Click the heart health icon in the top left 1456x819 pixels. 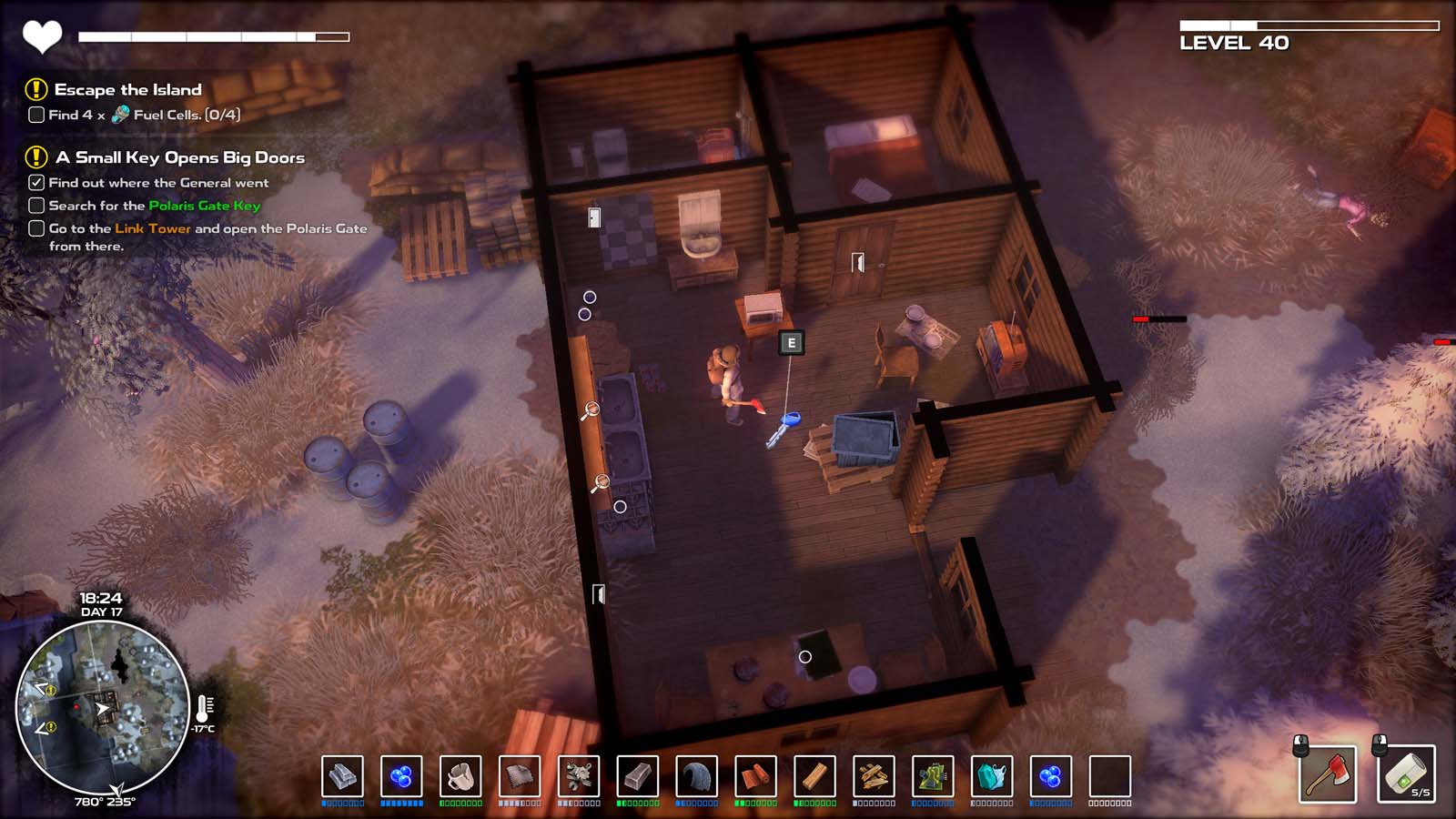click(43, 35)
